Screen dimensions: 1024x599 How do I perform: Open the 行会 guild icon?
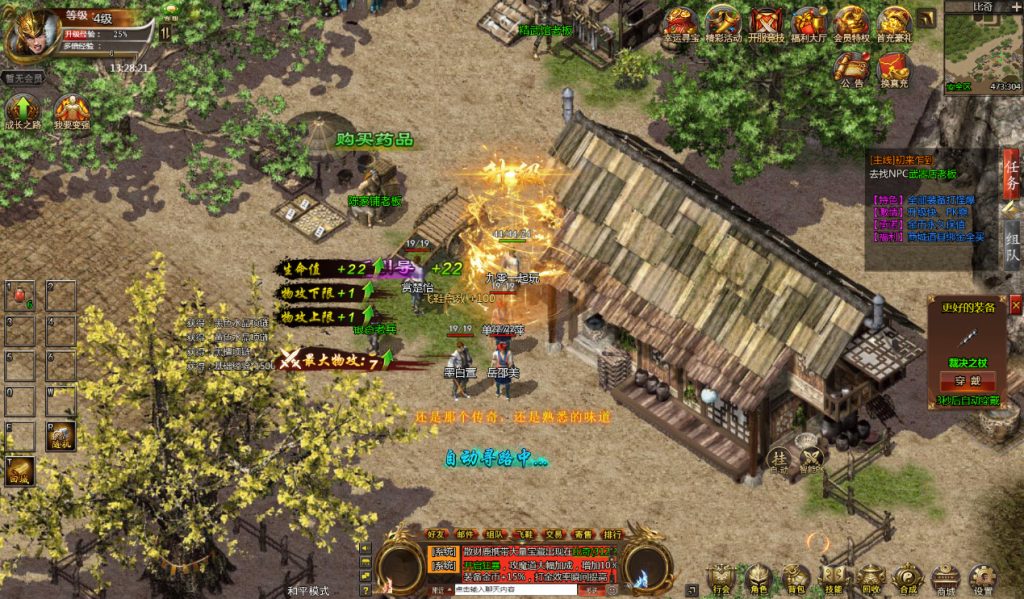tap(721, 578)
